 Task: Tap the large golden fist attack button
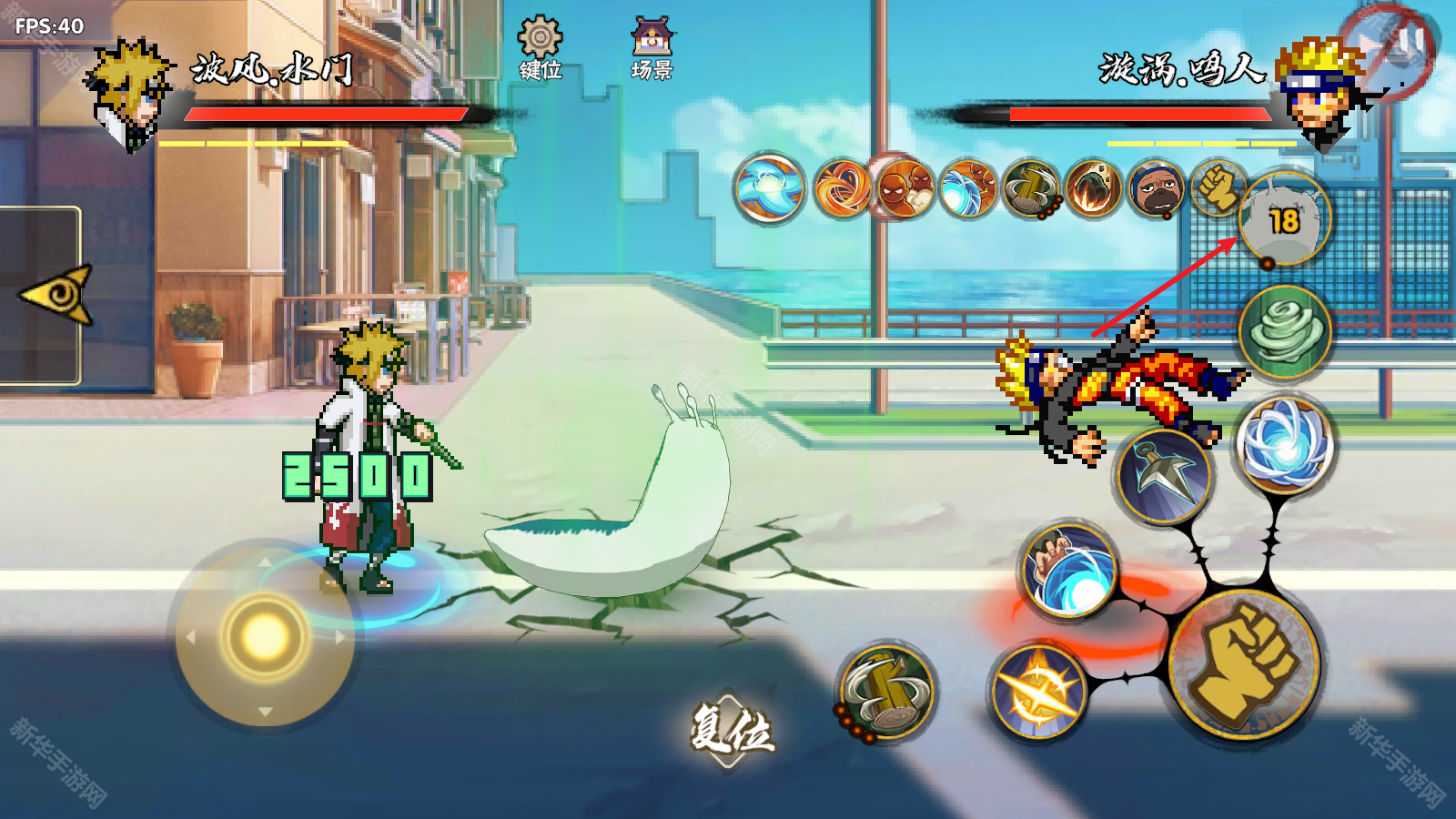[1244, 662]
